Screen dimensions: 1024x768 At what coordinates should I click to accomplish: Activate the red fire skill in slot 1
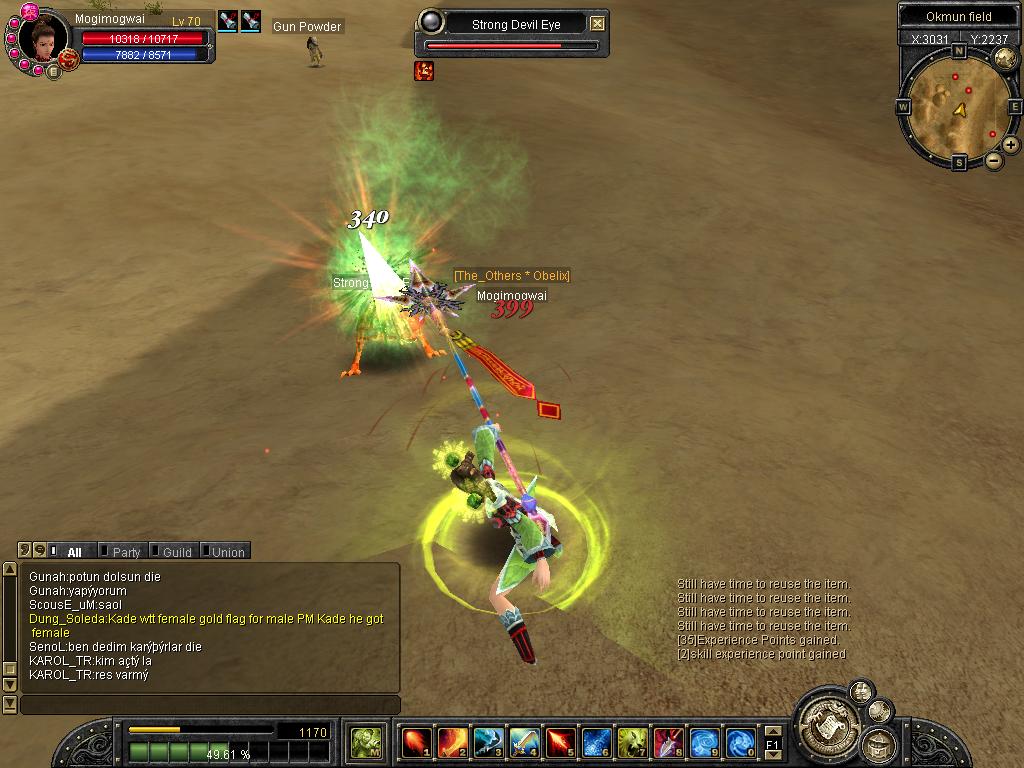click(415, 743)
